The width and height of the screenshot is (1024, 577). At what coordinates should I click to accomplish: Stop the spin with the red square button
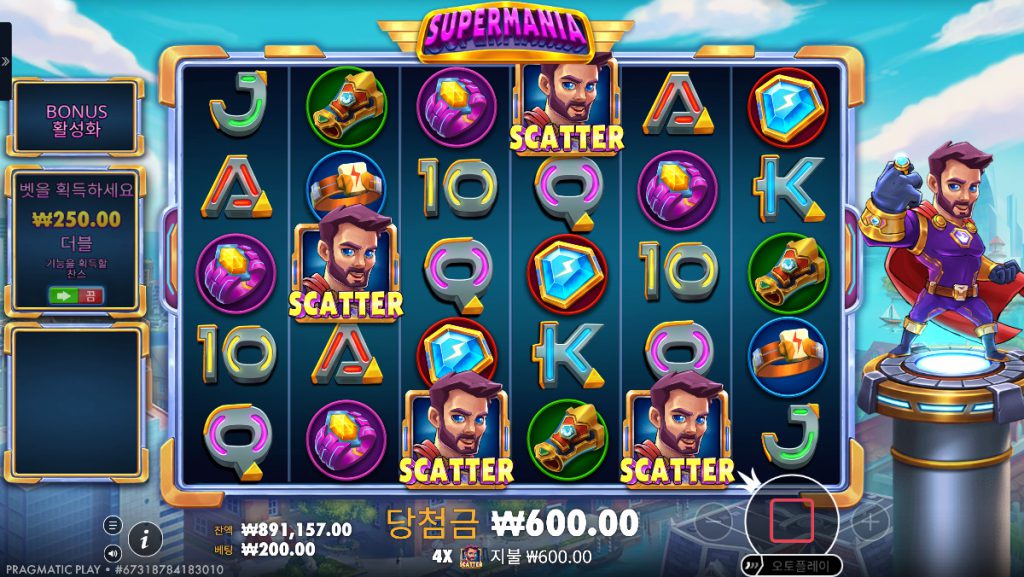tap(790, 520)
